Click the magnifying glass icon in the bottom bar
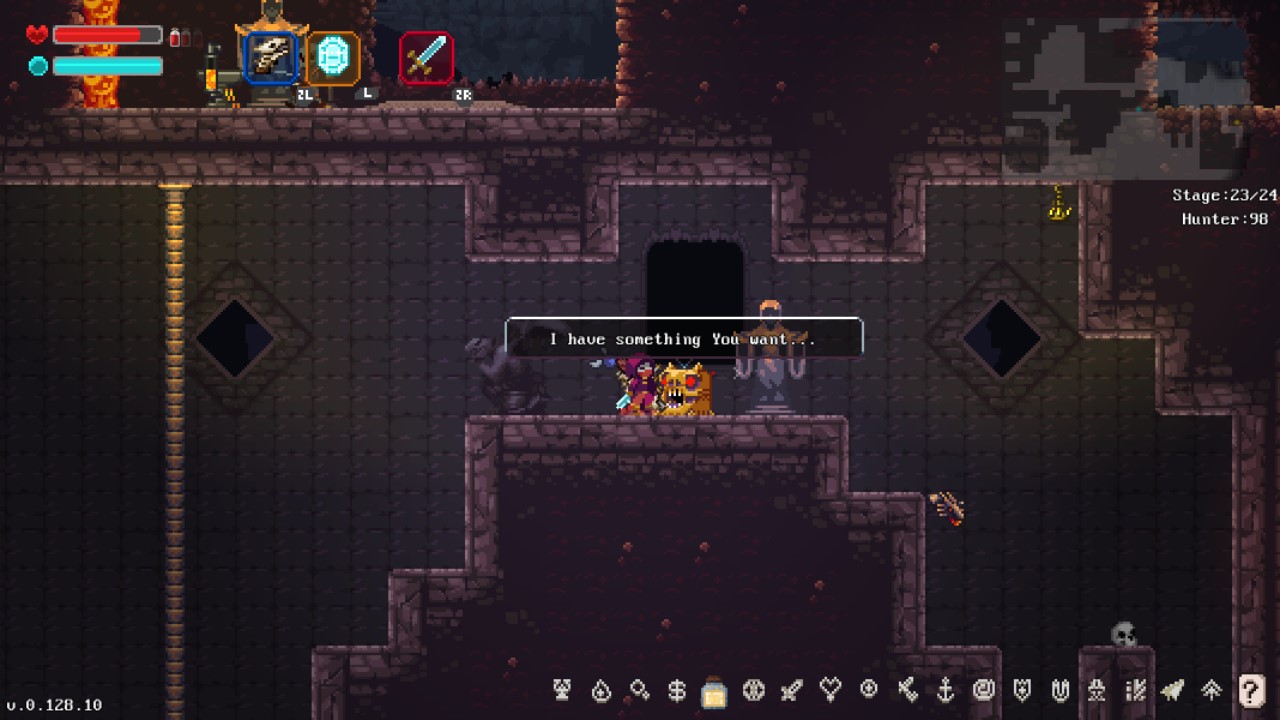The height and width of the screenshot is (720, 1280). pos(638,690)
